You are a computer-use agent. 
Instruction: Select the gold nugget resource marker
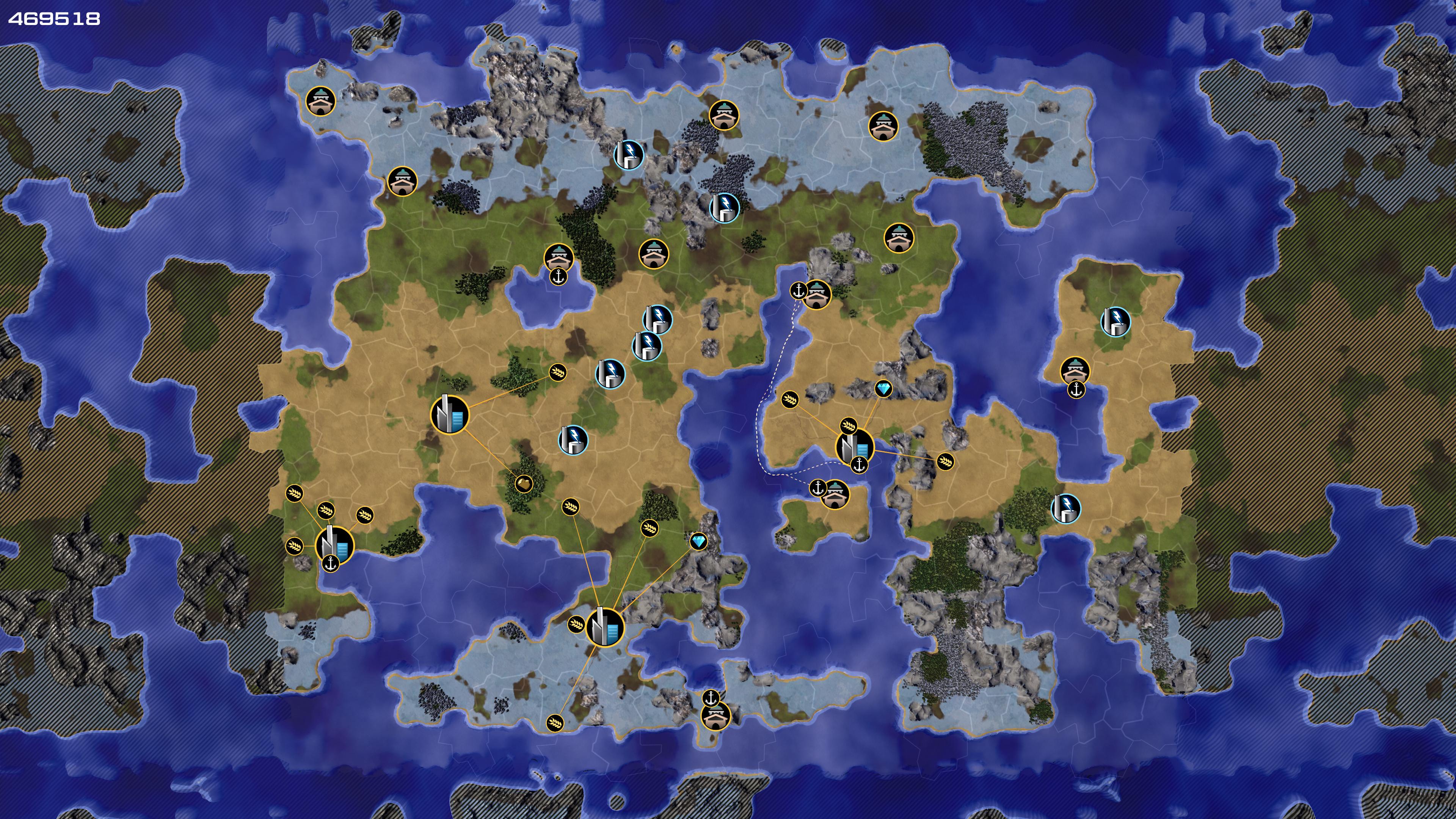point(524,484)
